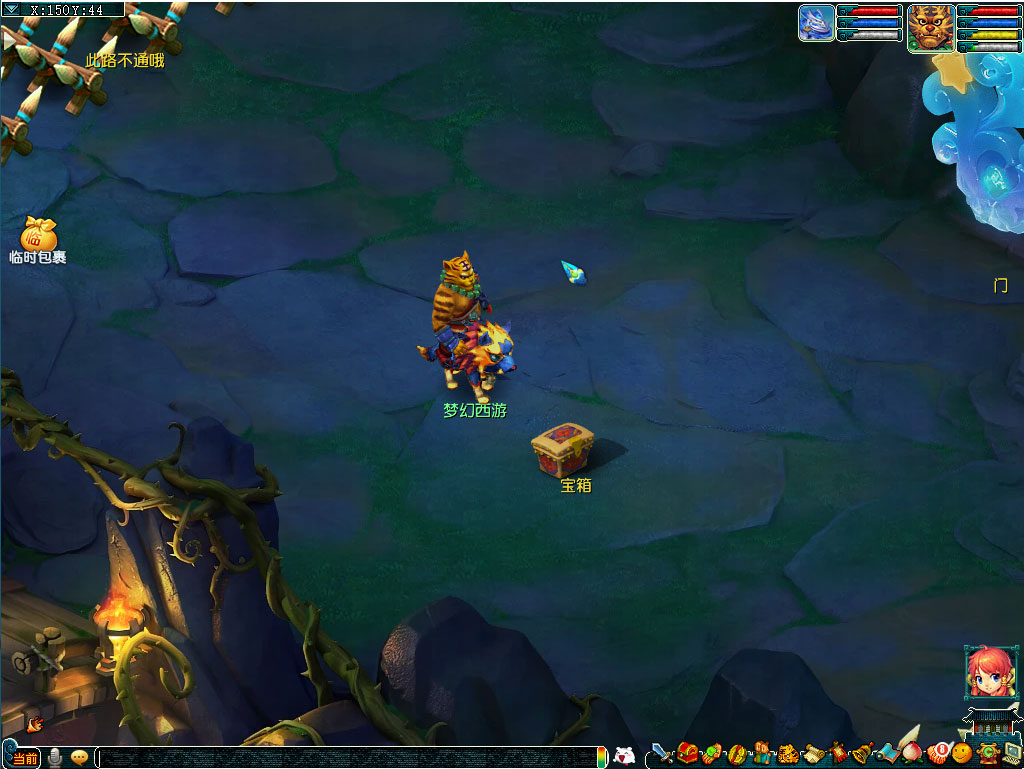
Task: Open the red treasure chest inventory
Action: tap(687, 753)
